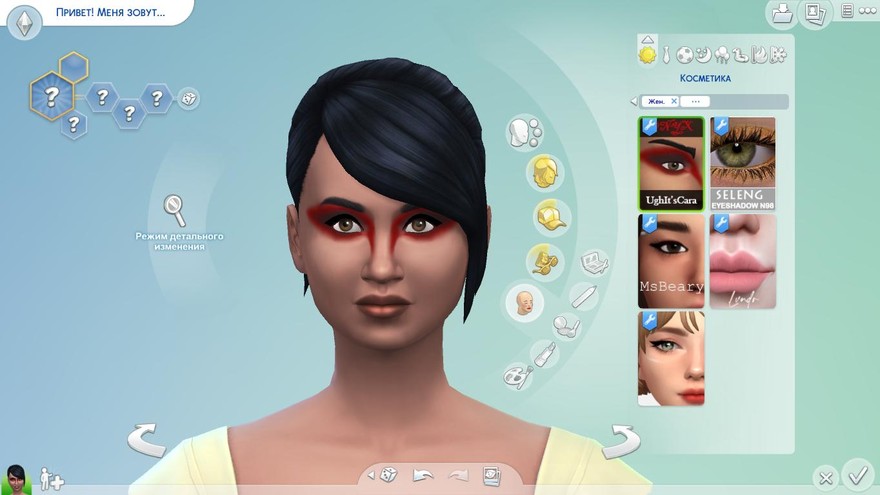This screenshot has width=880, height=495.
Task: Select the pink lips cosmetic thumbnail
Action: coord(743,260)
